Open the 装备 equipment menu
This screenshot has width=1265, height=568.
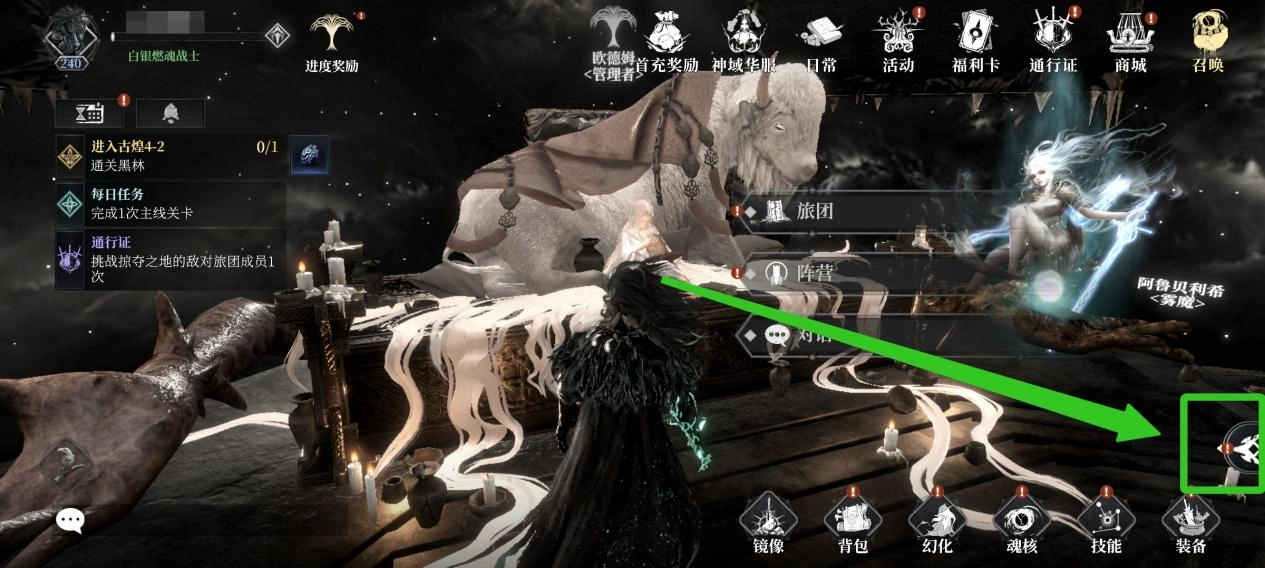coord(1190,523)
